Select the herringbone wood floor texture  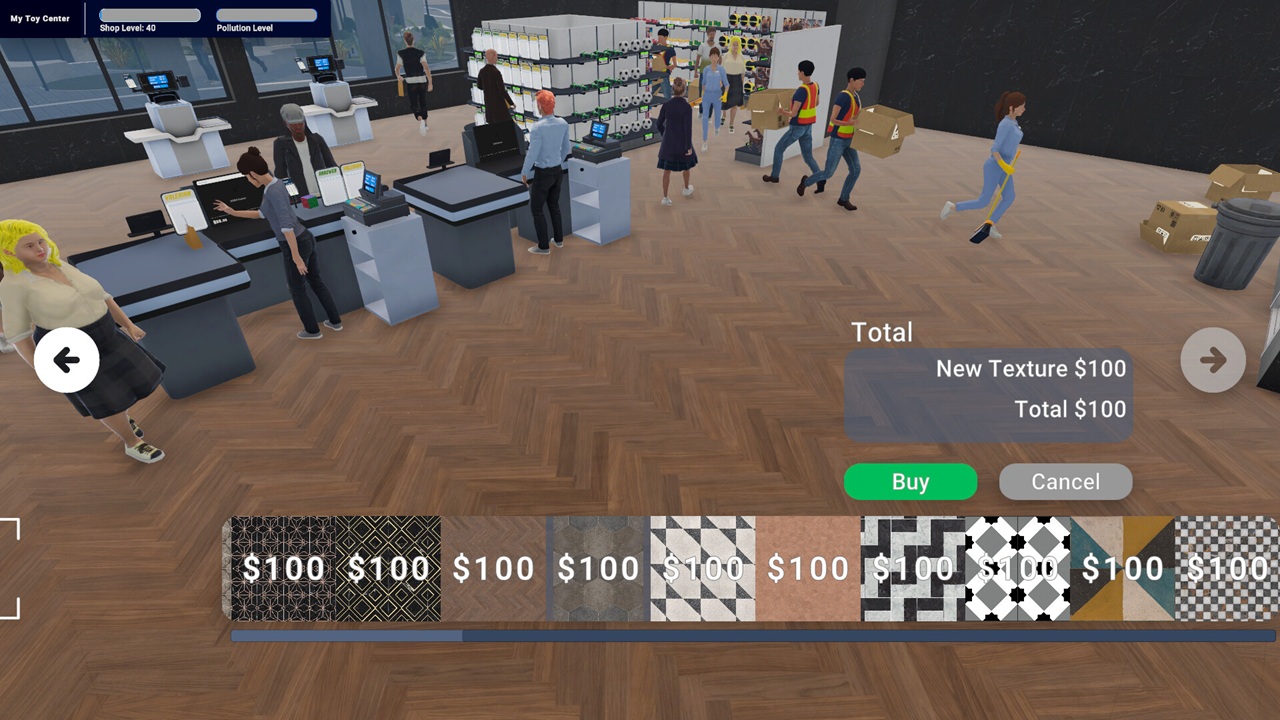pos(495,568)
